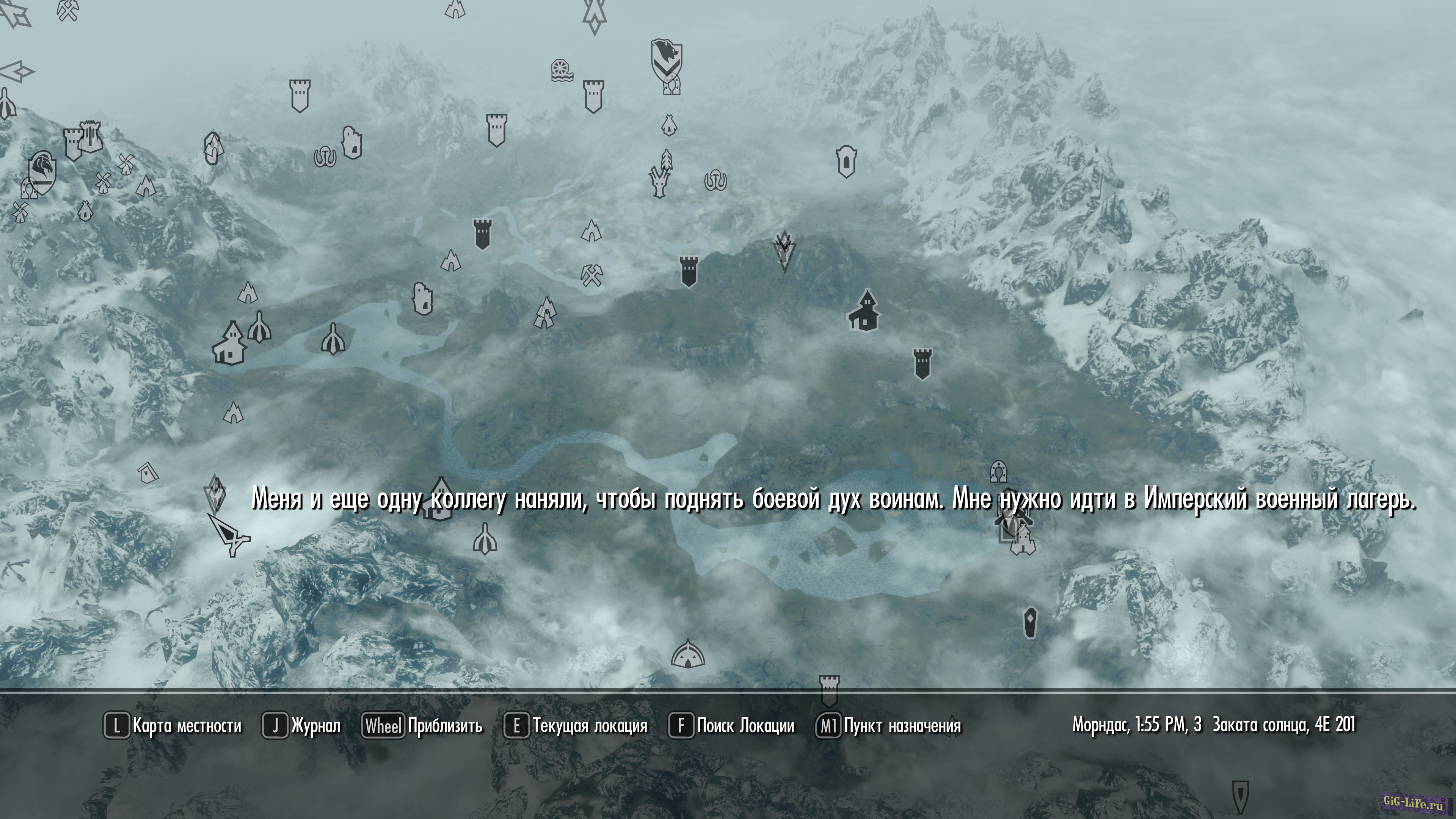
Task: Set a Пункт назначения destination marker
Action: 888,725
